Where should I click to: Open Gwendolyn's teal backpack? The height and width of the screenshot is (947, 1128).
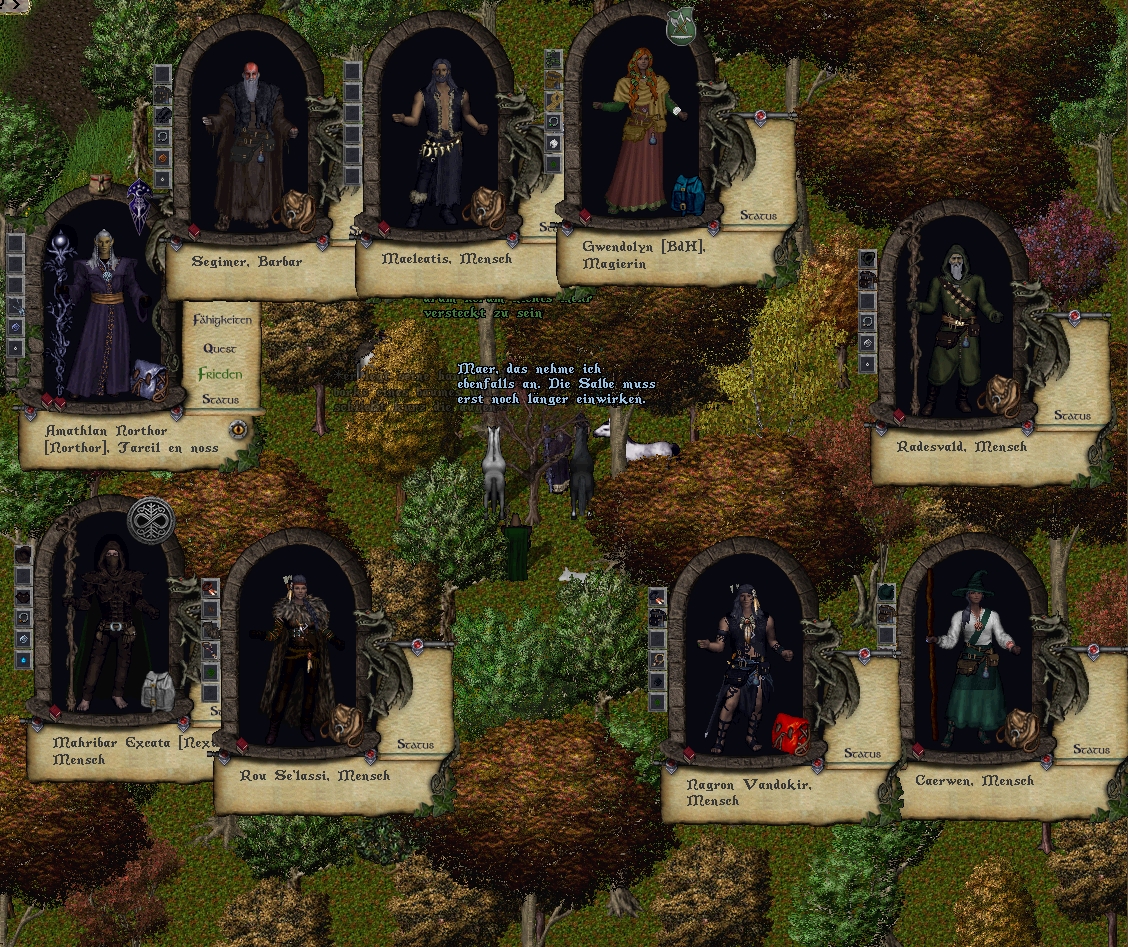tap(687, 194)
